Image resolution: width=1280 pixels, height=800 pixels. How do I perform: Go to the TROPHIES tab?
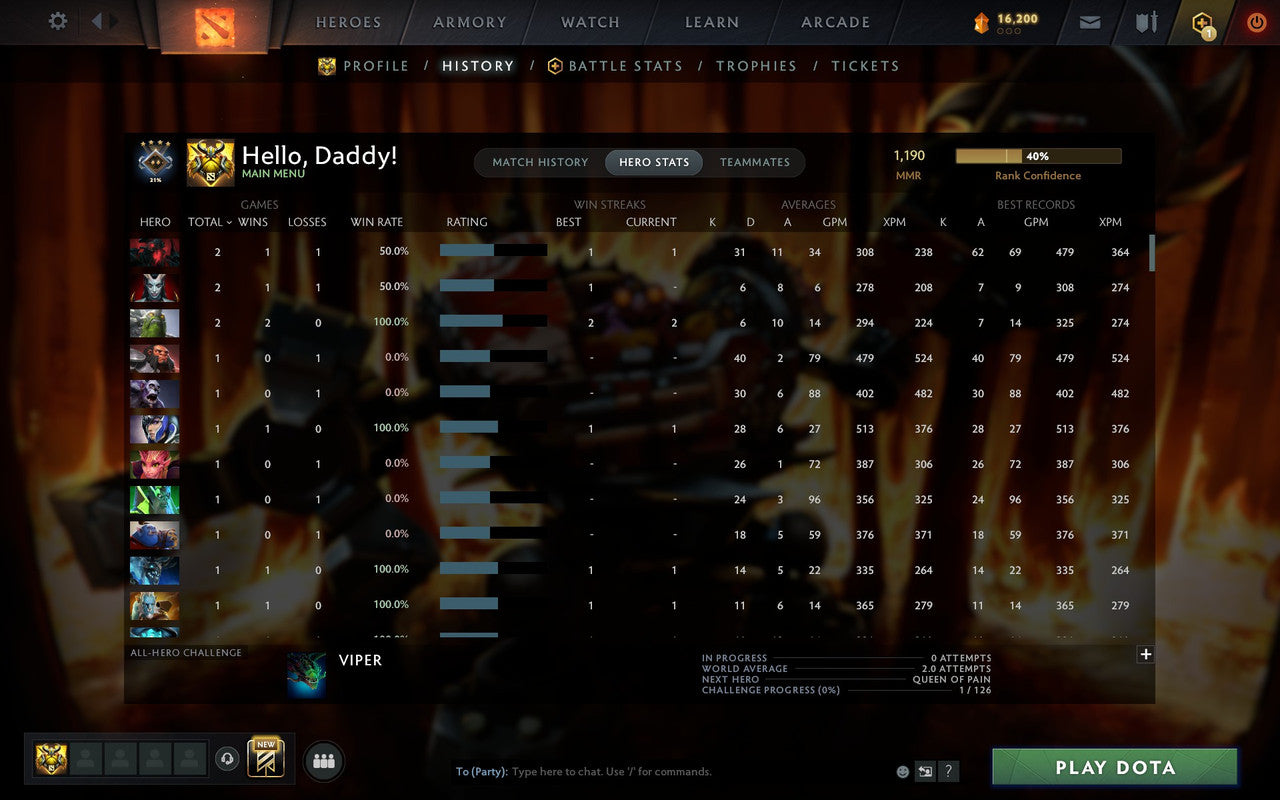pyautogui.click(x=756, y=66)
